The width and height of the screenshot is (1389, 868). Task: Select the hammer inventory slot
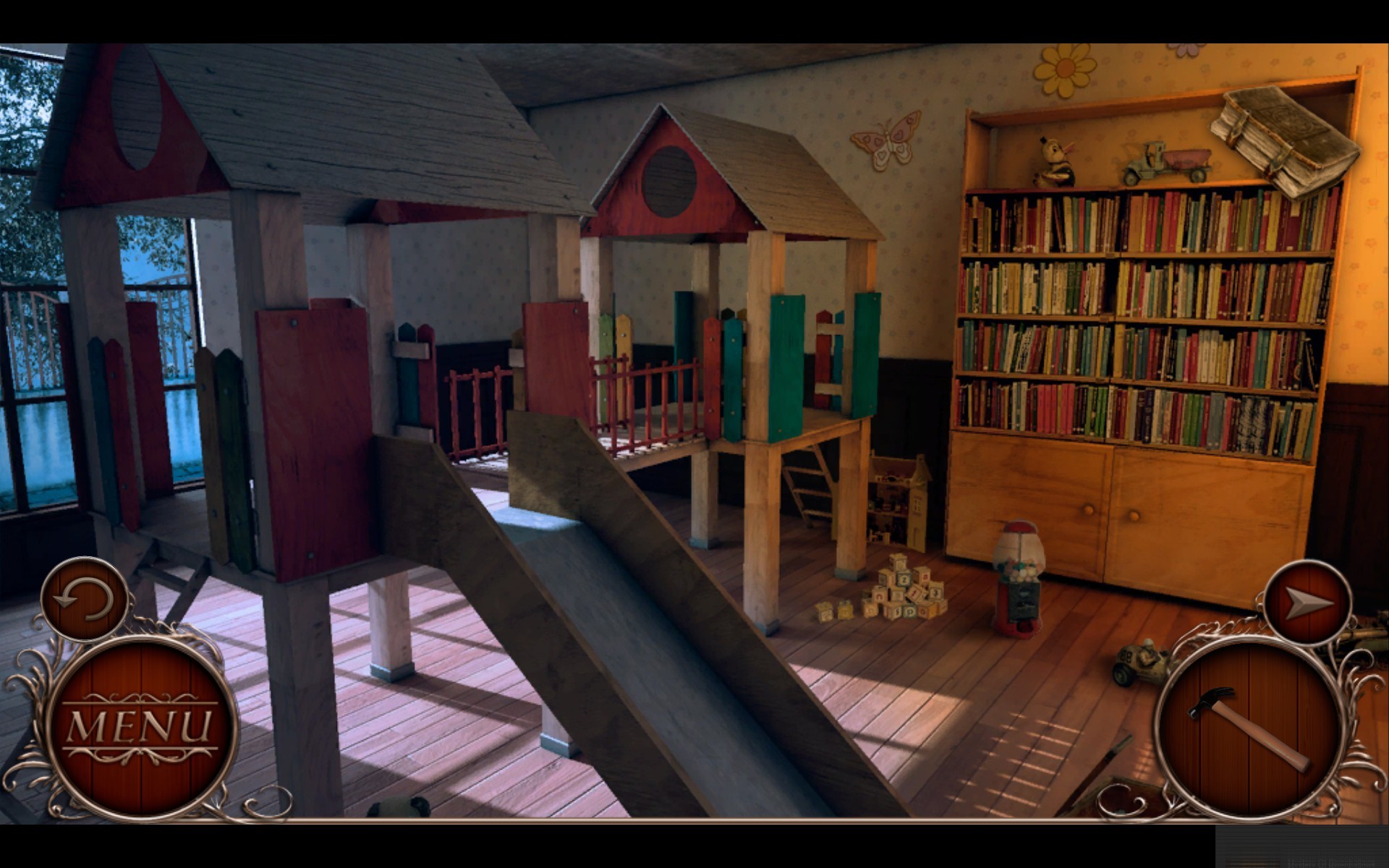(1249, 729)
